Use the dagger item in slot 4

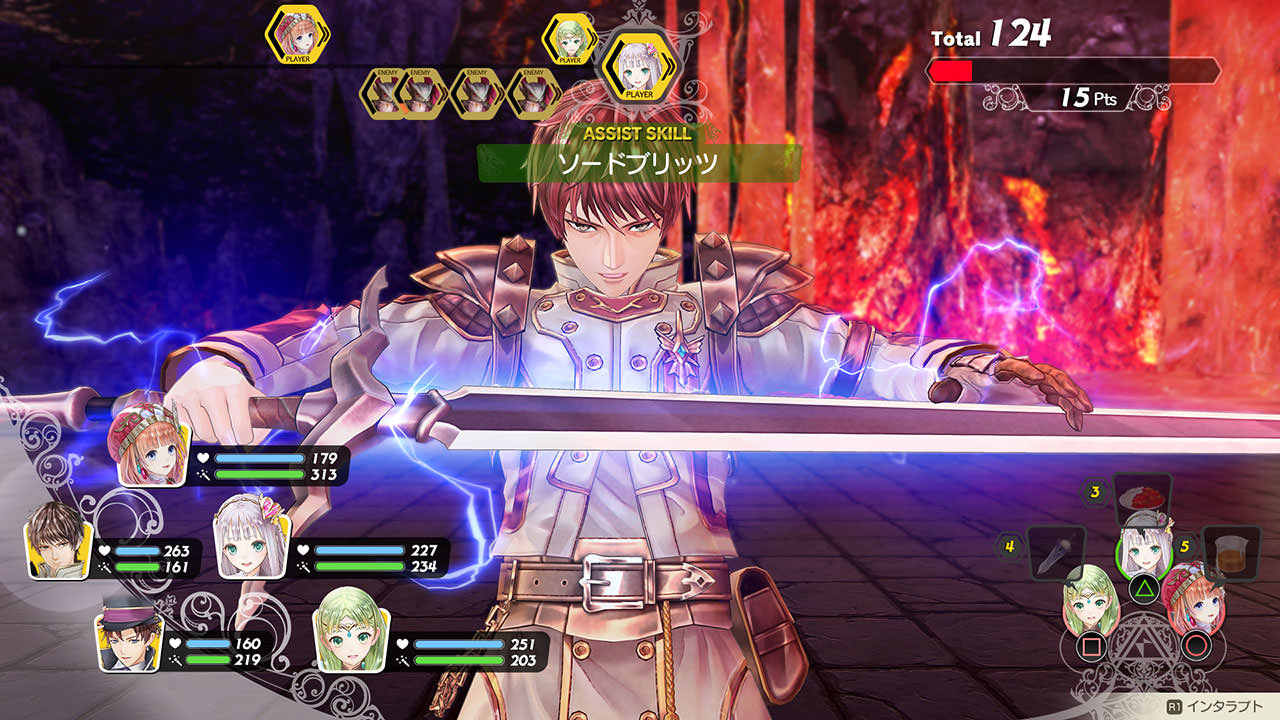pos(1056,551)
